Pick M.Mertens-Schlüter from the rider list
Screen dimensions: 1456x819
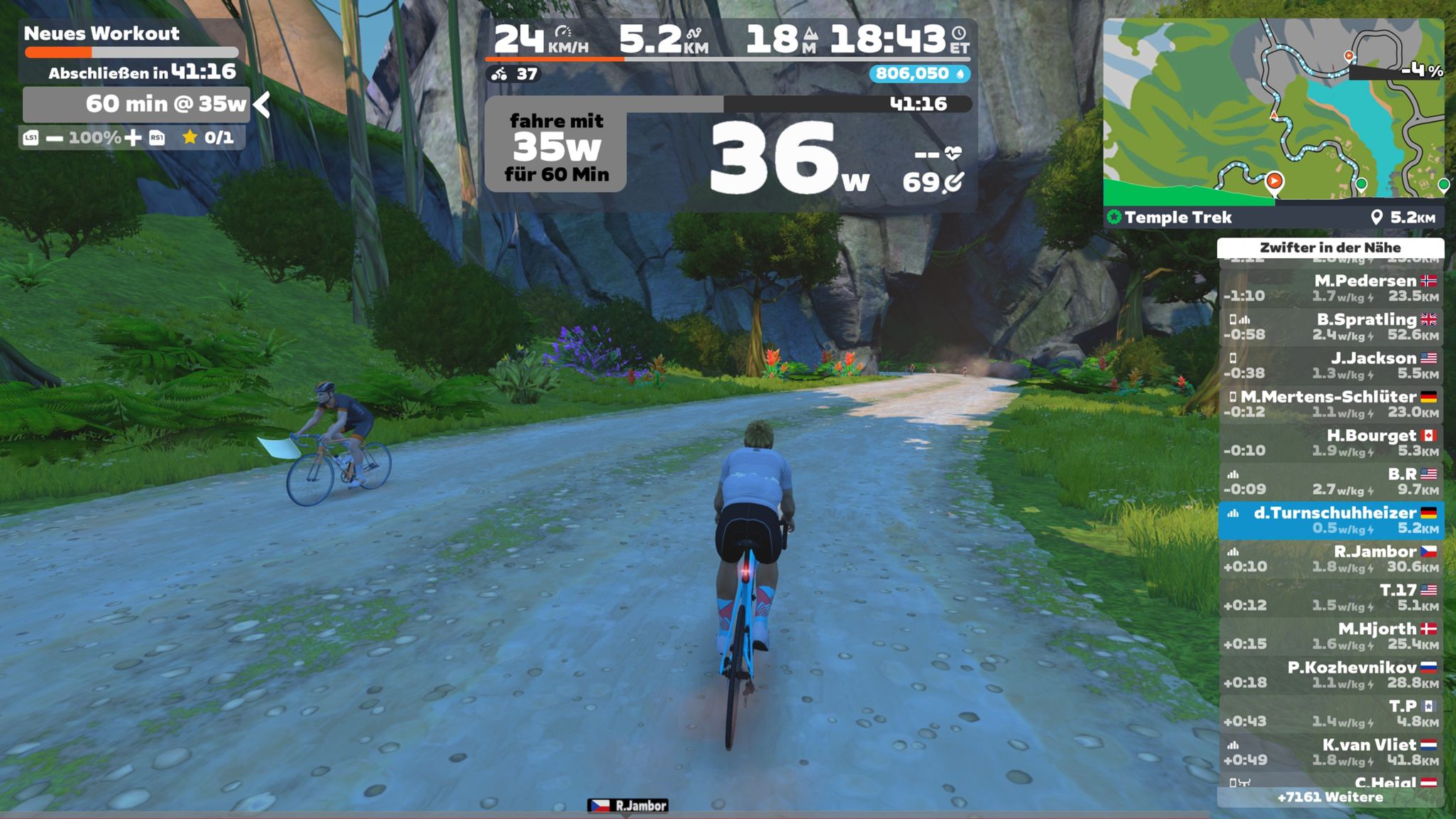coord(1331,404)
